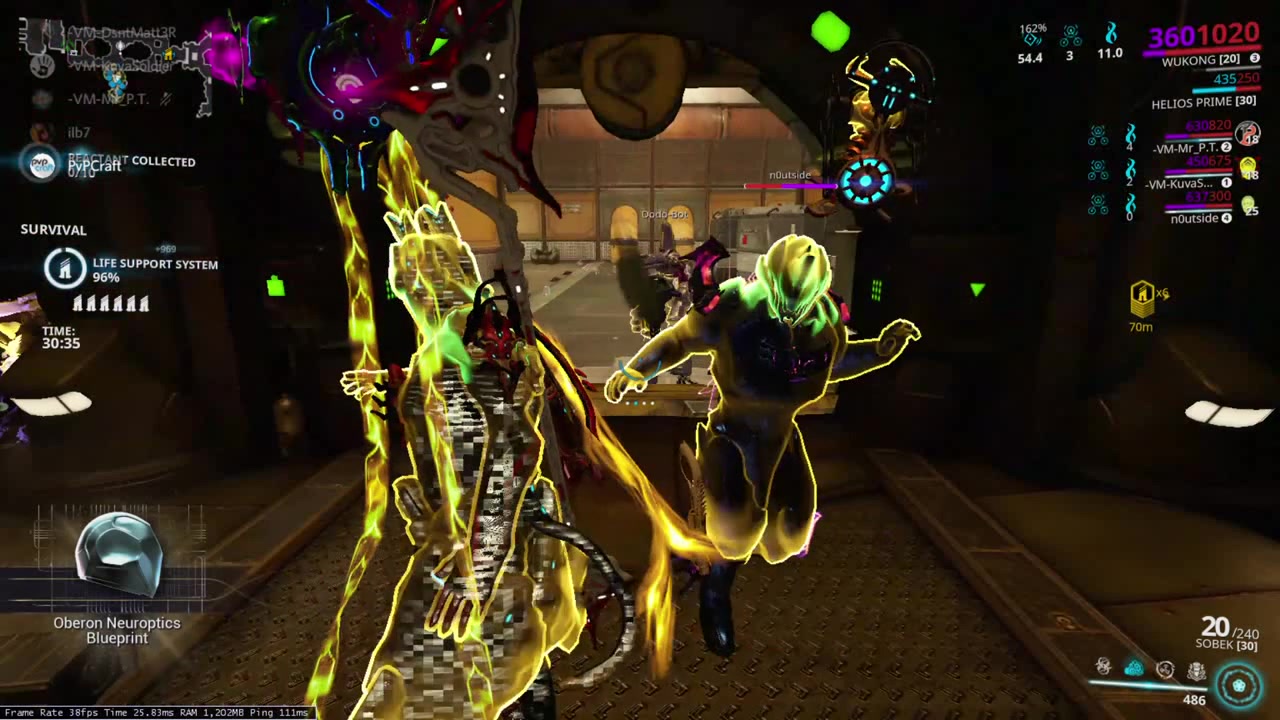Click the clan emblem ability icon

coord(1196,670)
